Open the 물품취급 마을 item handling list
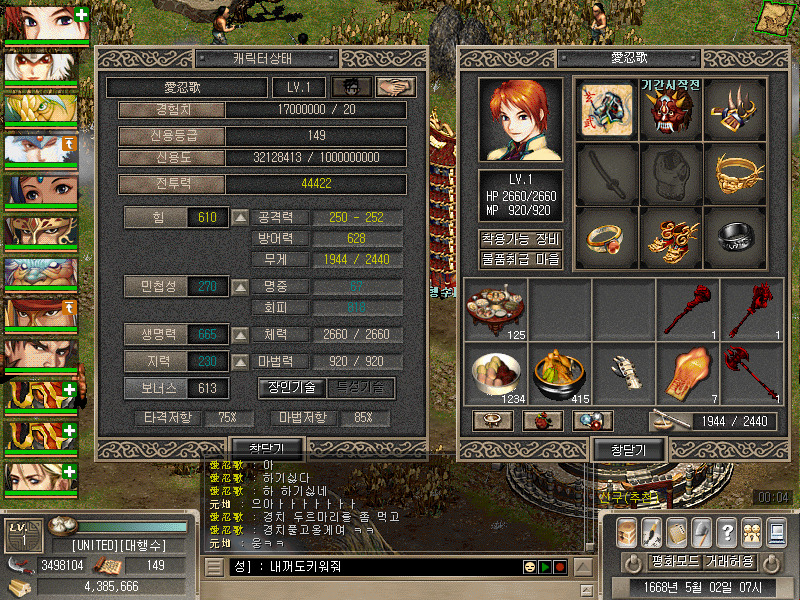Viewport: 800px width, 600px height. tap(520, 260)
